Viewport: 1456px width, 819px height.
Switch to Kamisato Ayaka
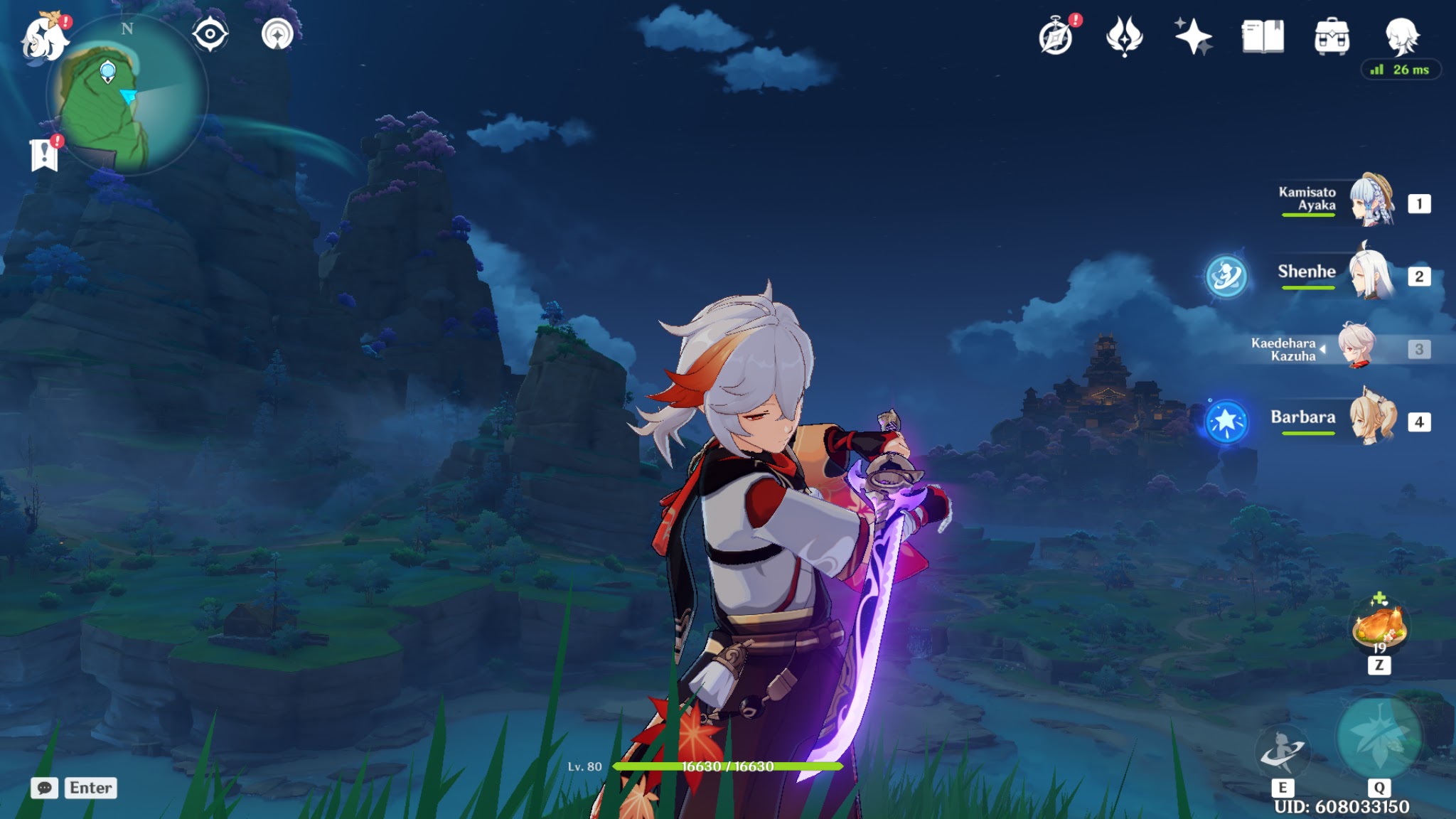tap(1371, 201)
